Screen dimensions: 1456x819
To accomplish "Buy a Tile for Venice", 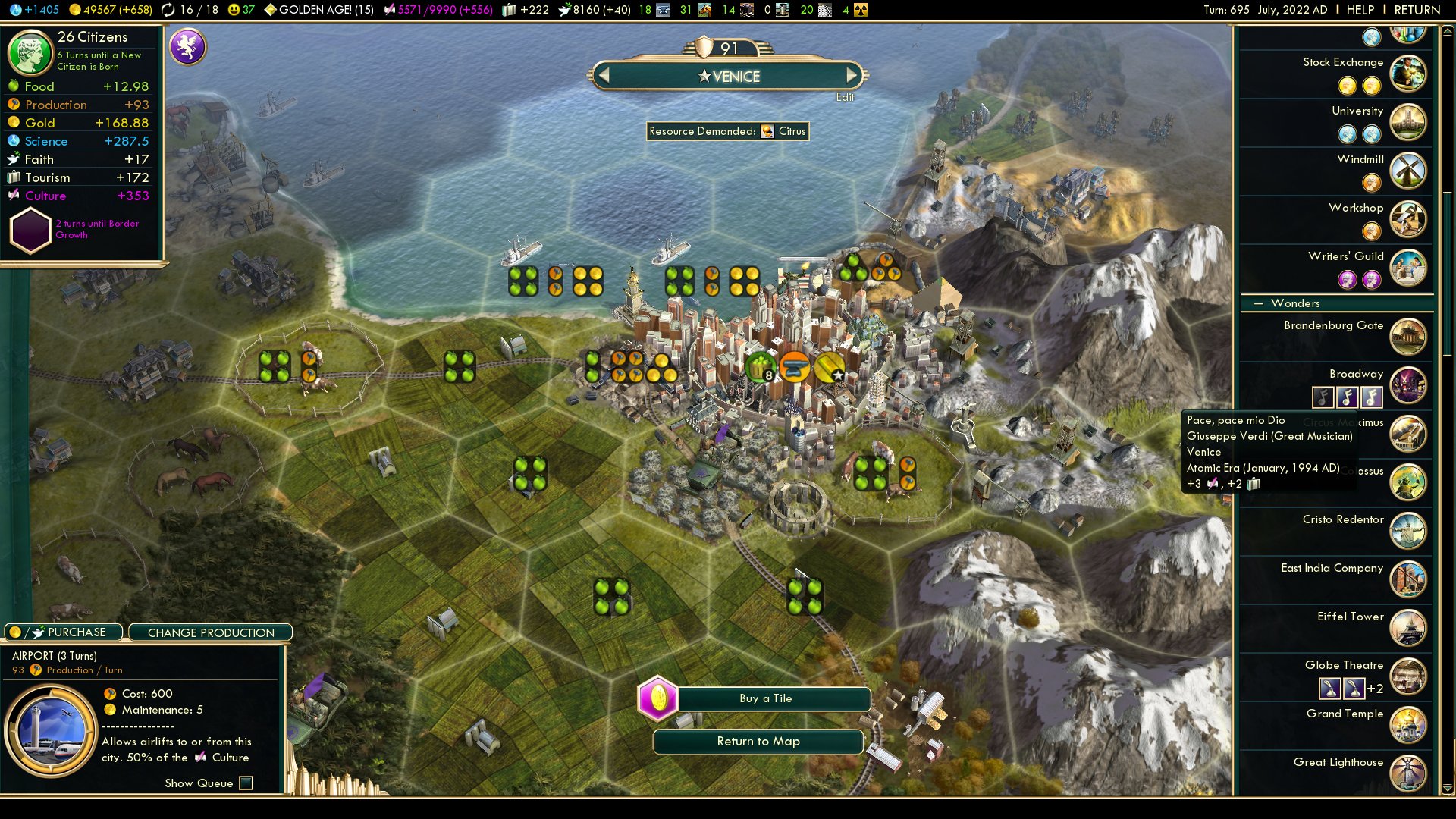I will click(765, 698).
